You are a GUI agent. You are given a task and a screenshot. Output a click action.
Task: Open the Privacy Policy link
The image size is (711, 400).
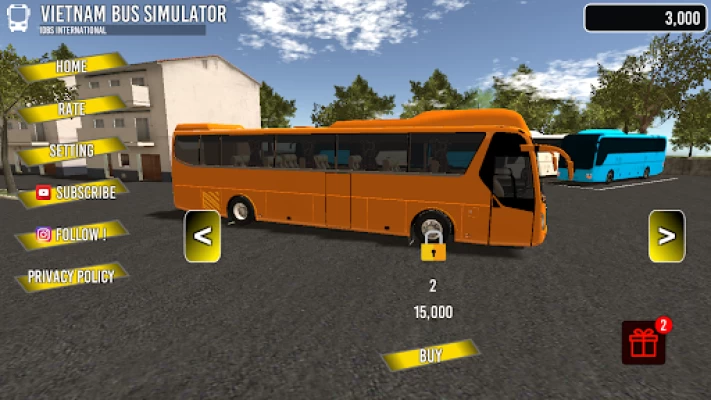71,276
